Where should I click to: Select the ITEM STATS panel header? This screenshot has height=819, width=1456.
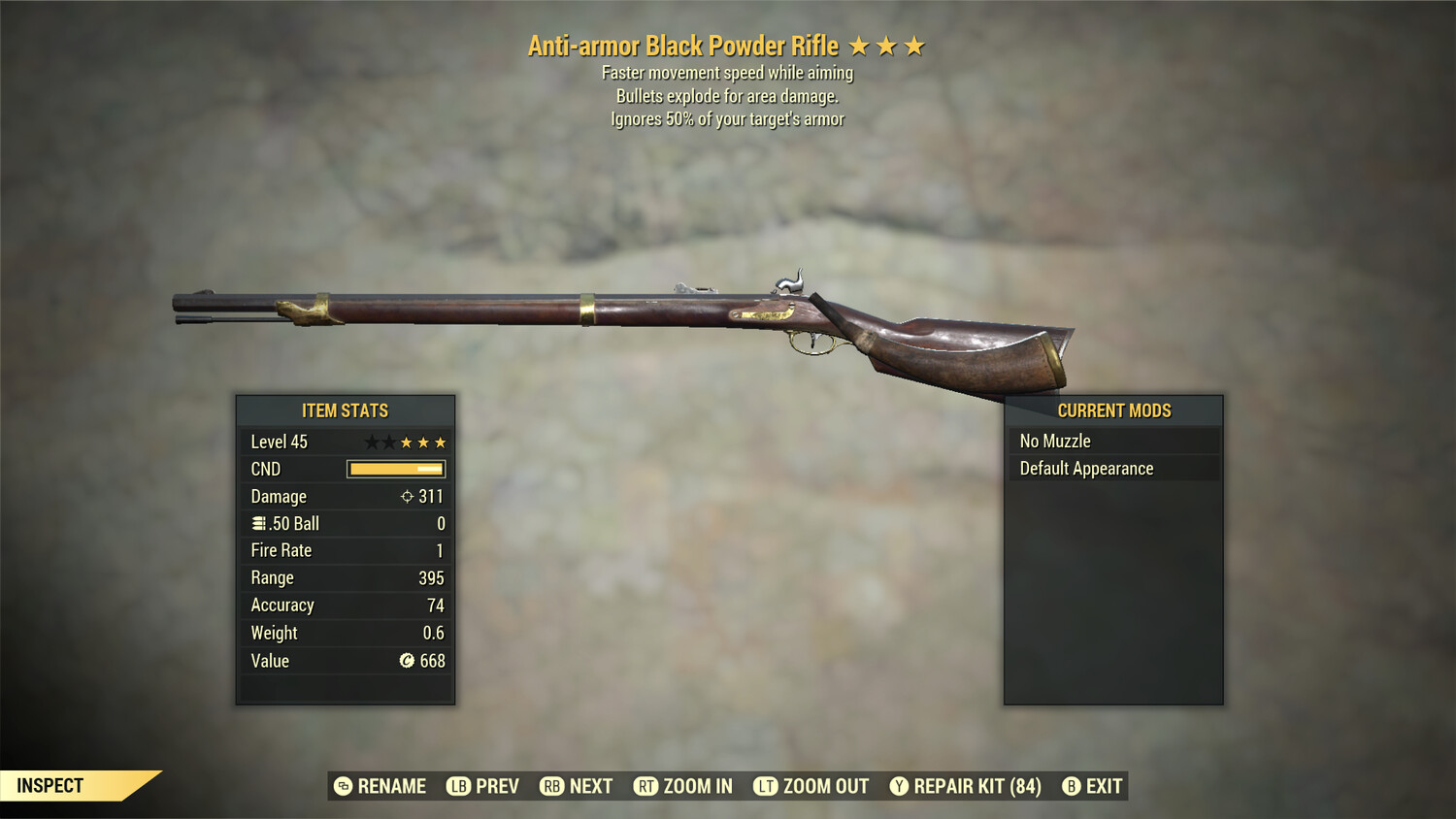tap(345, 410)
